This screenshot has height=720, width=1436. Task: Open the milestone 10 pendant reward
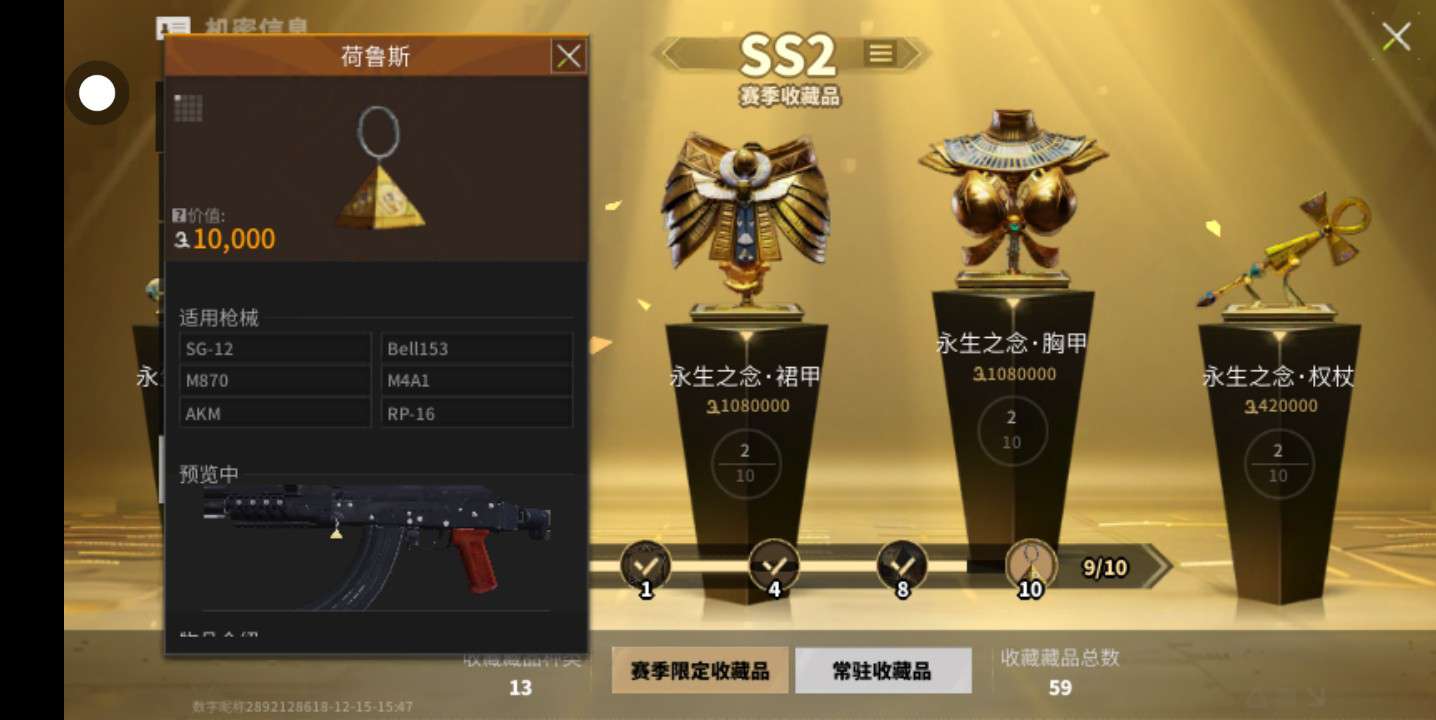pyautogui.click(x=1030, y=566)
